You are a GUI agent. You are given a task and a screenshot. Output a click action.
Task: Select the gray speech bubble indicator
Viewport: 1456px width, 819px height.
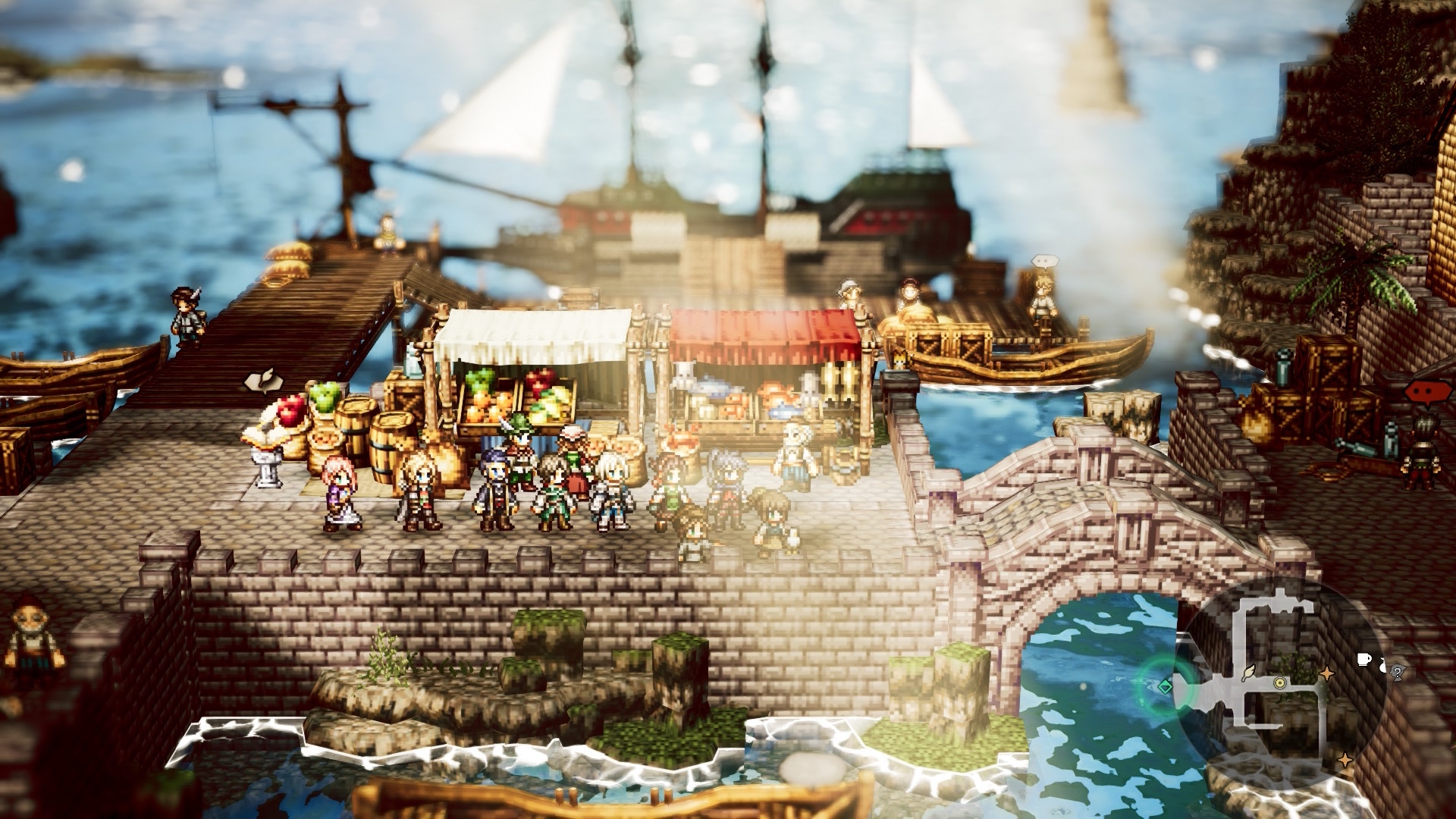(1044, 262)
